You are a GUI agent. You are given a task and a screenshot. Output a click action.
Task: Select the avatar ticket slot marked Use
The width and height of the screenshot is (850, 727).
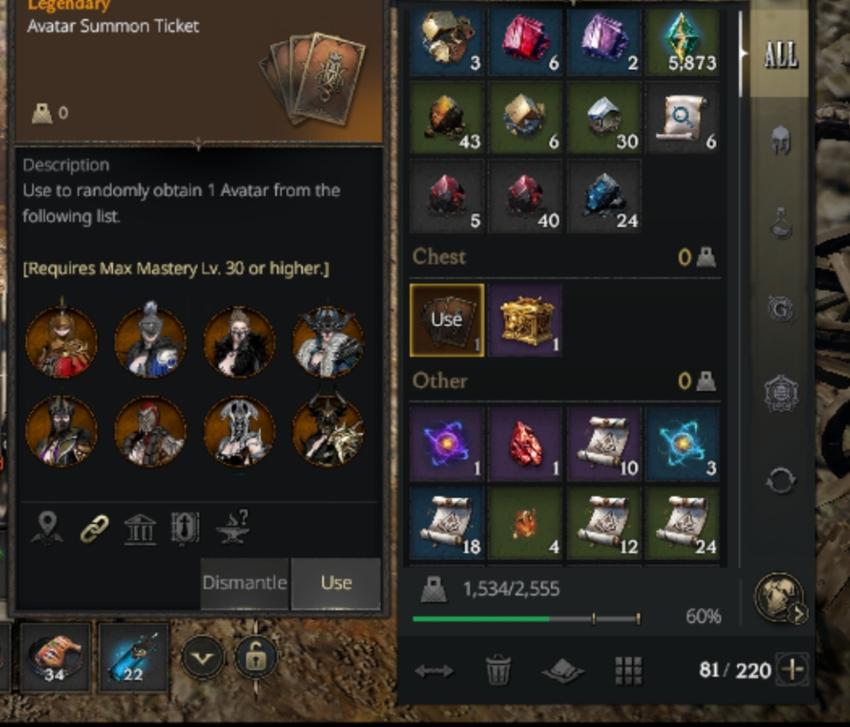point(447,320)
